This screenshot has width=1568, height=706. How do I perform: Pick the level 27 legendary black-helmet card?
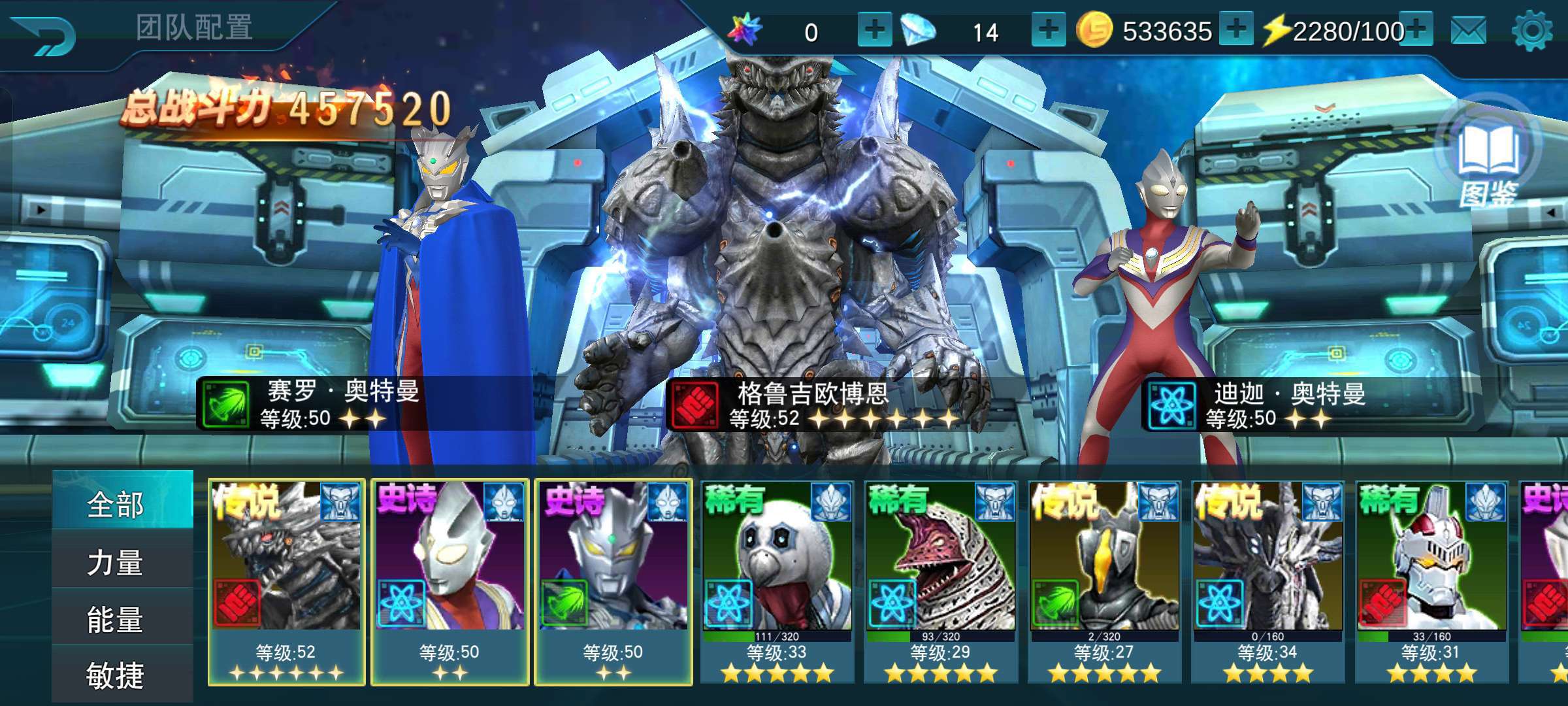click(x=1104, y=582)
